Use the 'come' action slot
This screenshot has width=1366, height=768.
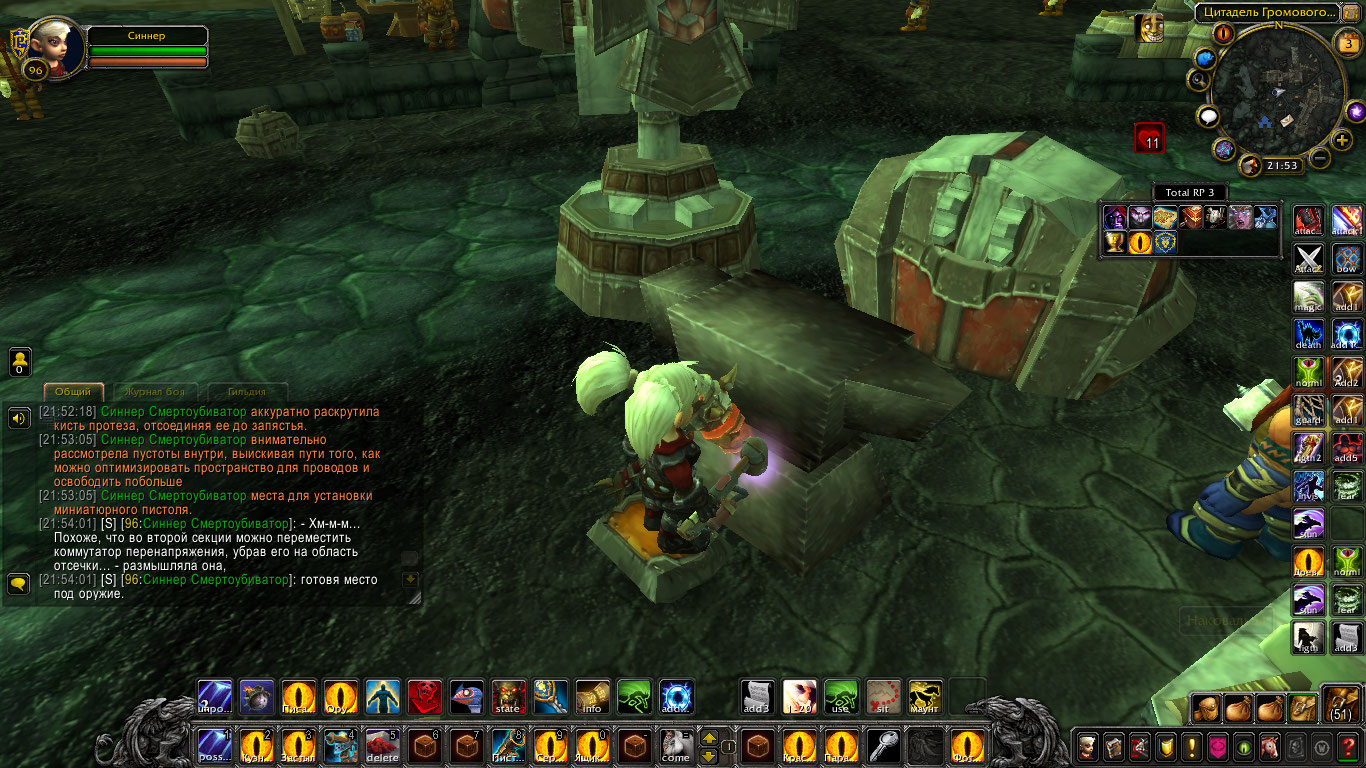[676, 746]
